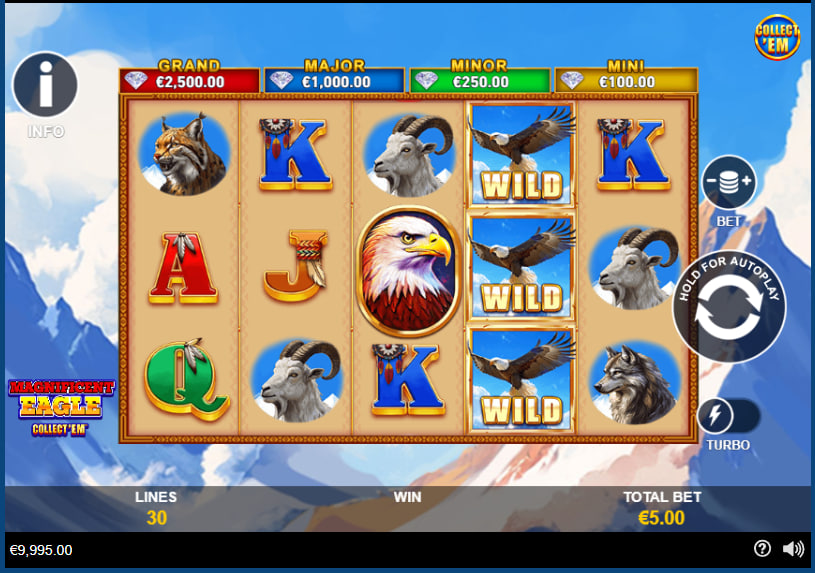815x574 pixels.
Task: Mute sound with the speaker icon
Action: tap(793, 549)
